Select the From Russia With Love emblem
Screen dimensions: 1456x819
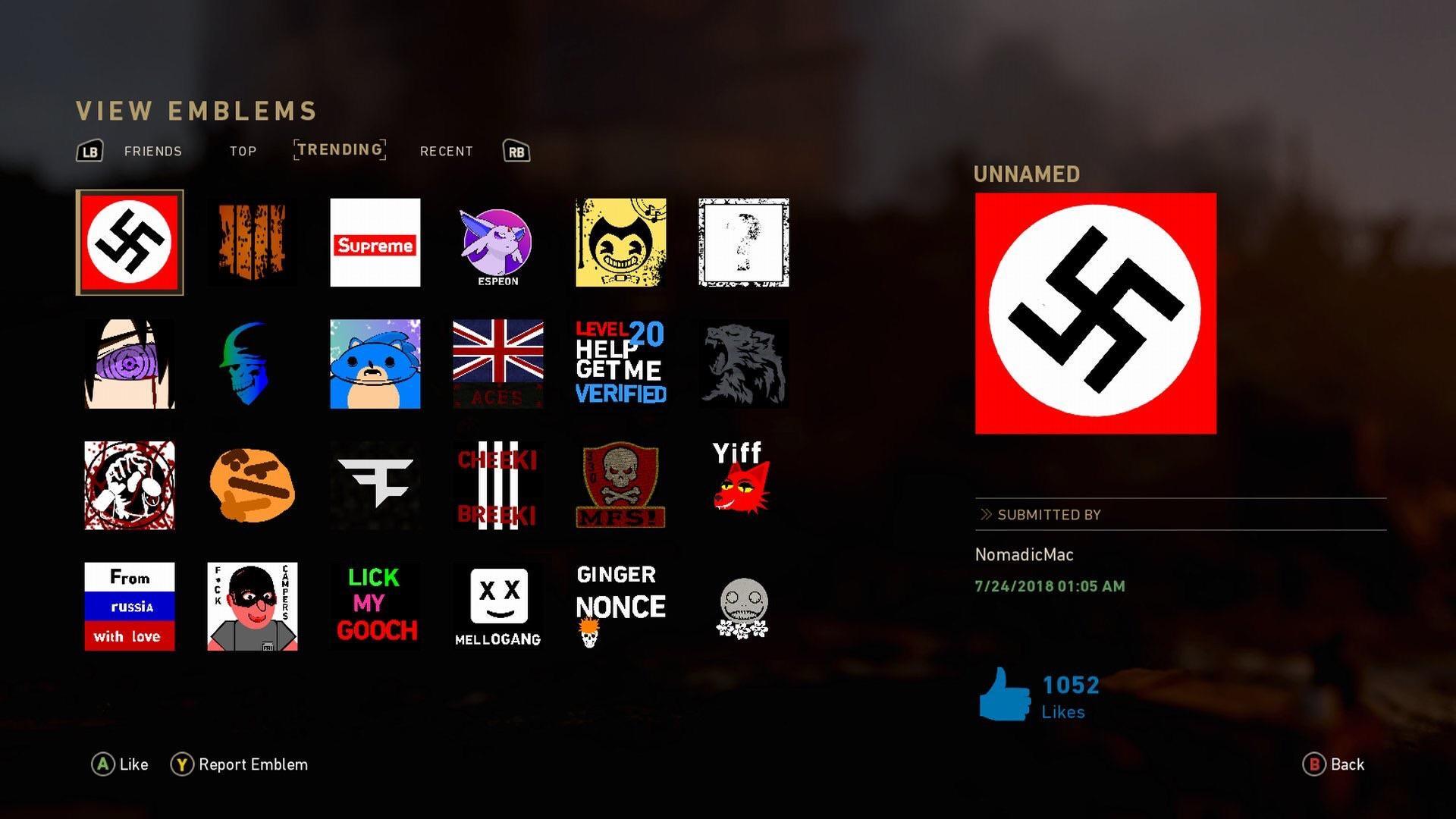tap(129, 606)
